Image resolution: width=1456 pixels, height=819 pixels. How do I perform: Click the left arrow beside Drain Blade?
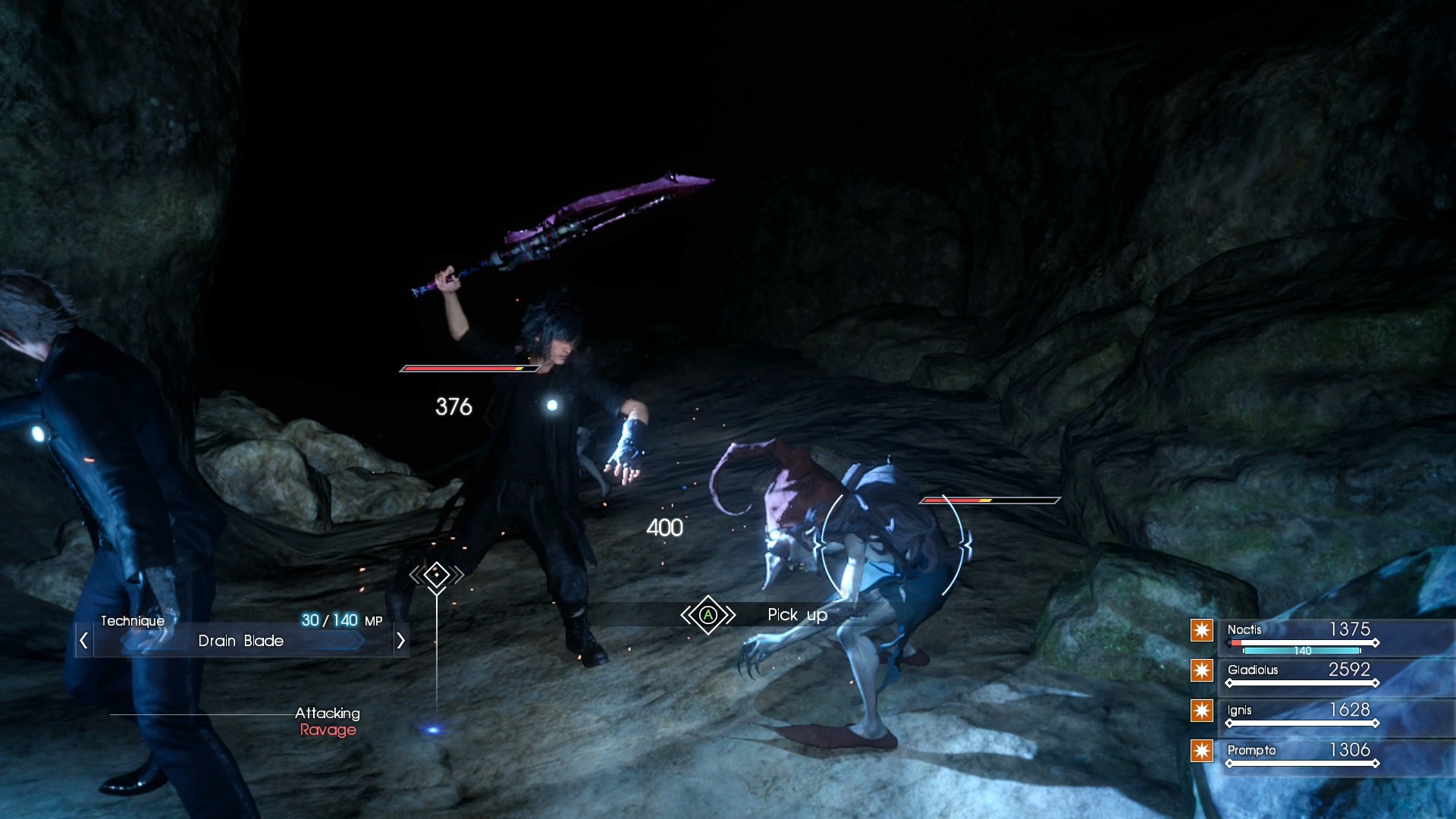coord(83,641)
